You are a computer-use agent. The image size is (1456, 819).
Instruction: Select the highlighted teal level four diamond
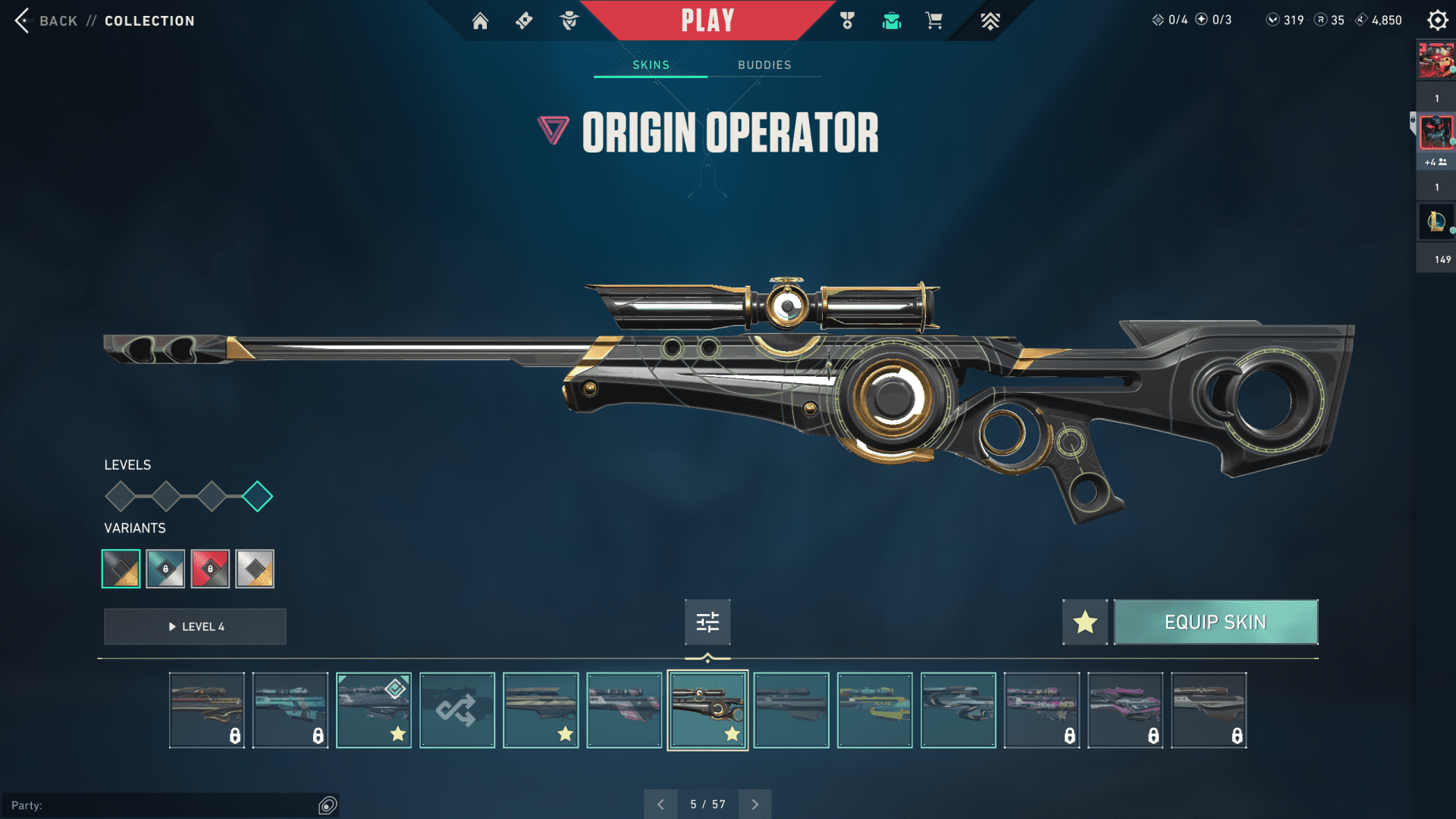[x=257, y=497]
